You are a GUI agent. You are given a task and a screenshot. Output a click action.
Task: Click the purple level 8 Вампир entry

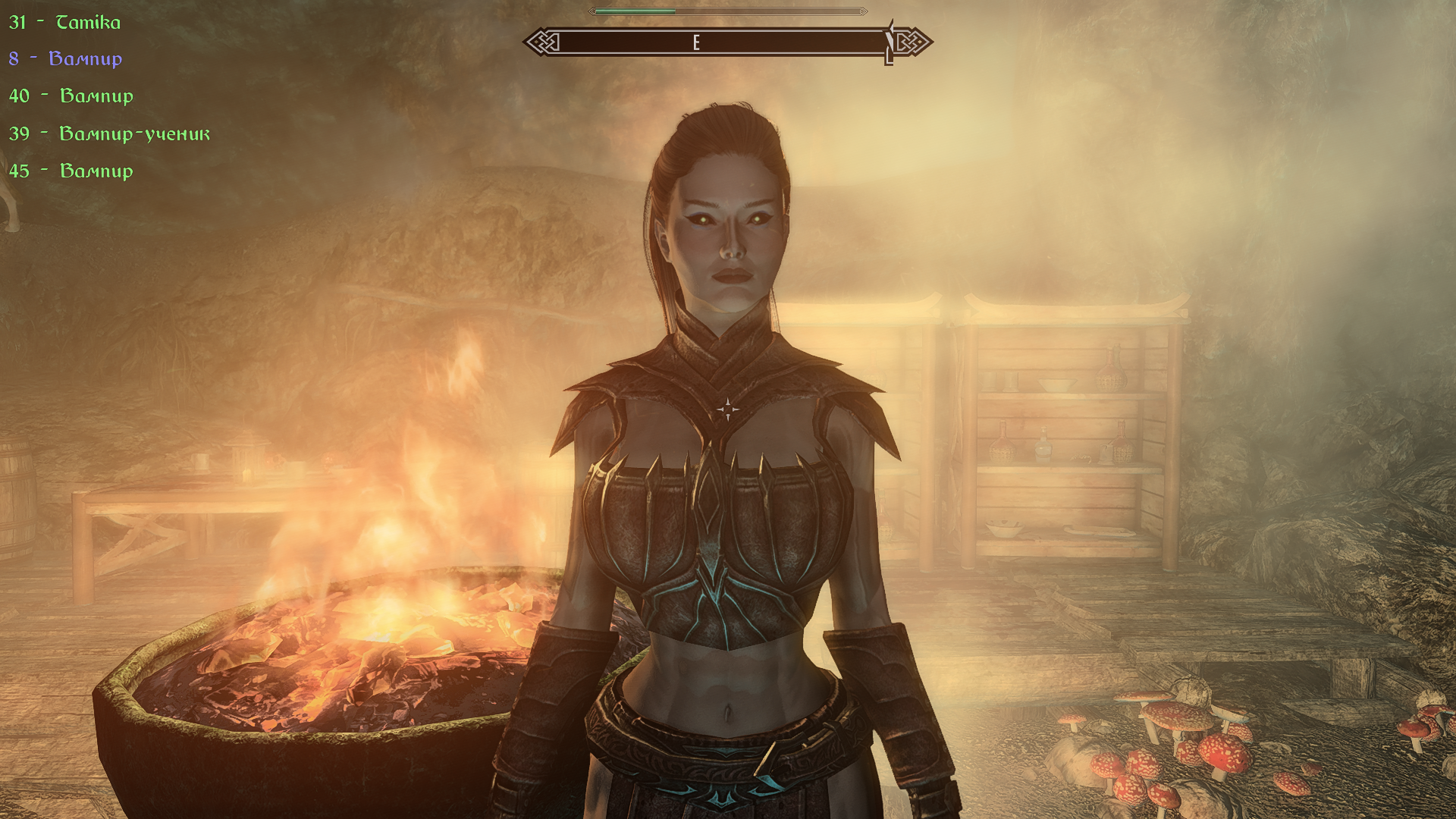(66, 59)
